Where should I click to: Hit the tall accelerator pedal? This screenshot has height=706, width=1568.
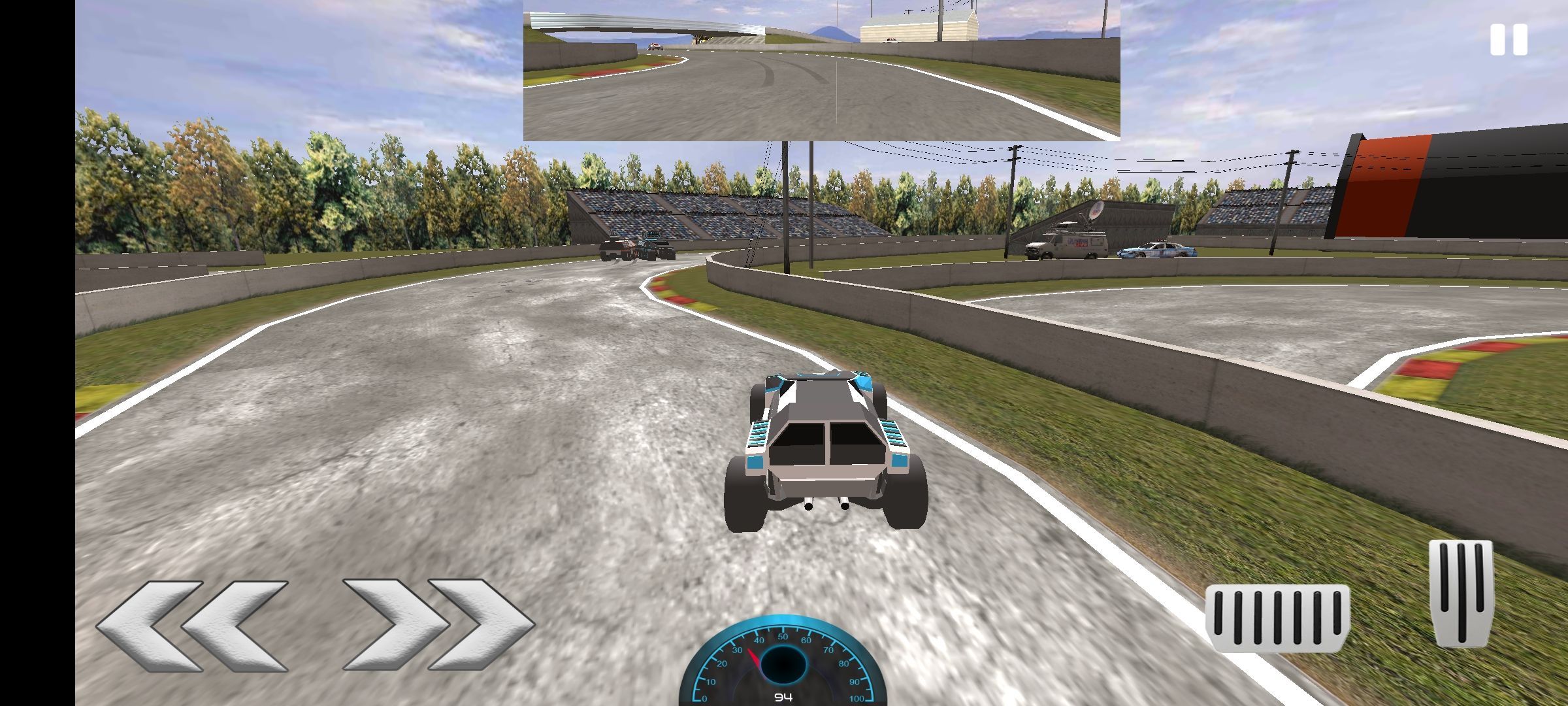(x=1461, y=592)
